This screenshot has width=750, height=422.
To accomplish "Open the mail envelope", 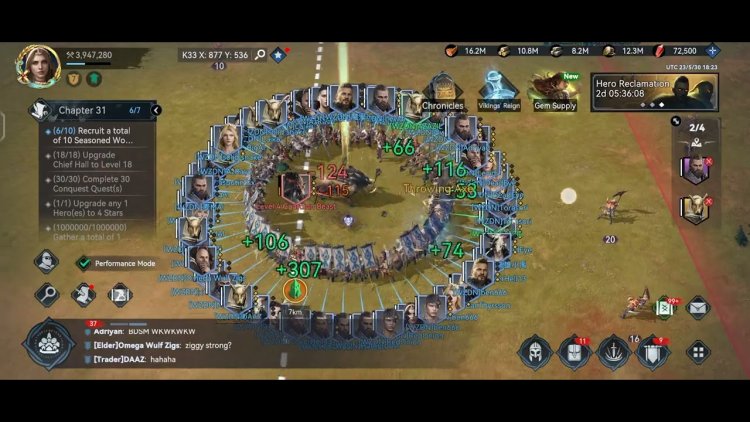I will click(x=697, y=307).
